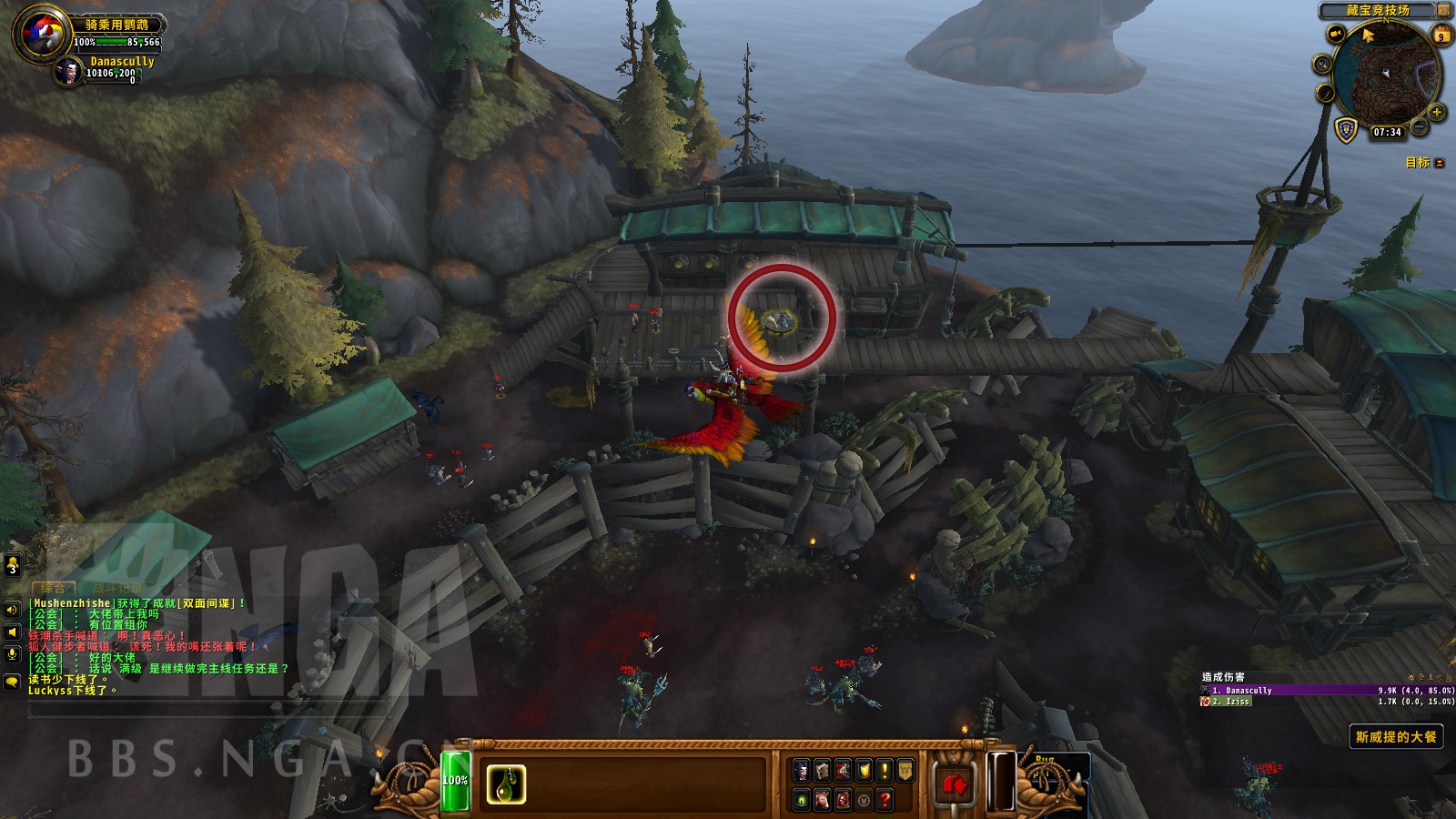Switch to the 战斗记录 combat log tab

pyautogui.click(x=118, y=588)
